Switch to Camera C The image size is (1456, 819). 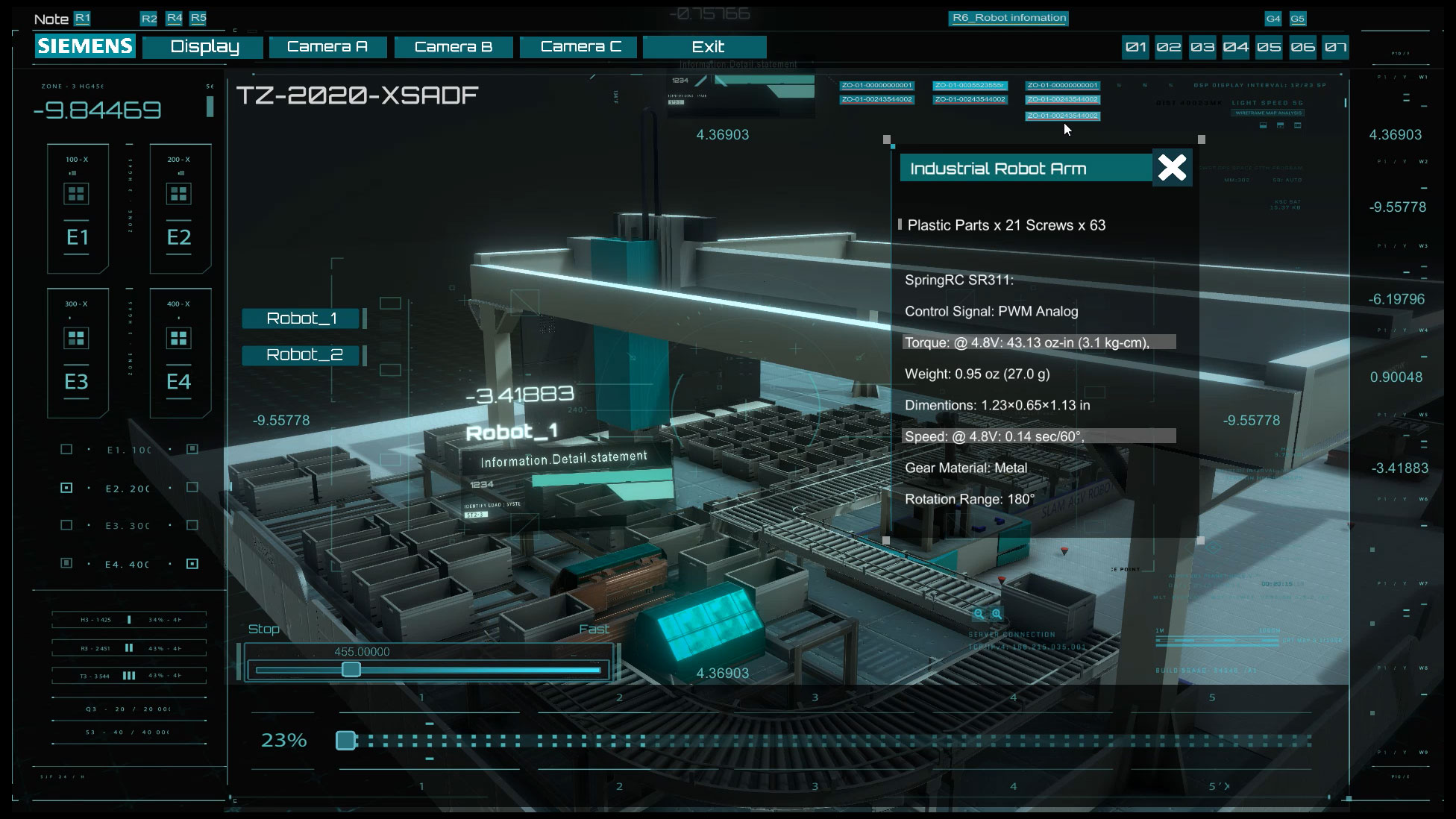tap(580, 47)
